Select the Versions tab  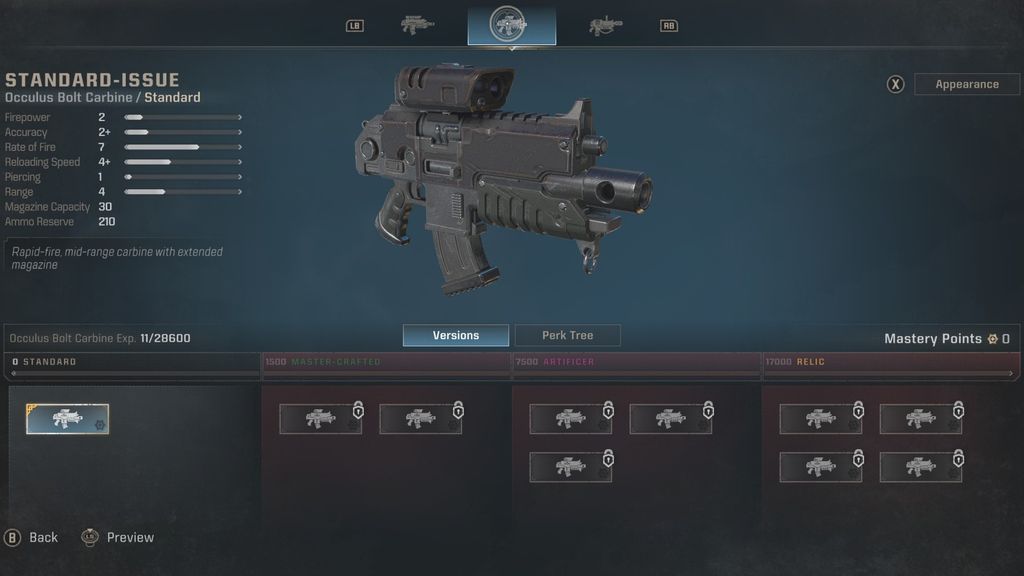coord(456,336)
